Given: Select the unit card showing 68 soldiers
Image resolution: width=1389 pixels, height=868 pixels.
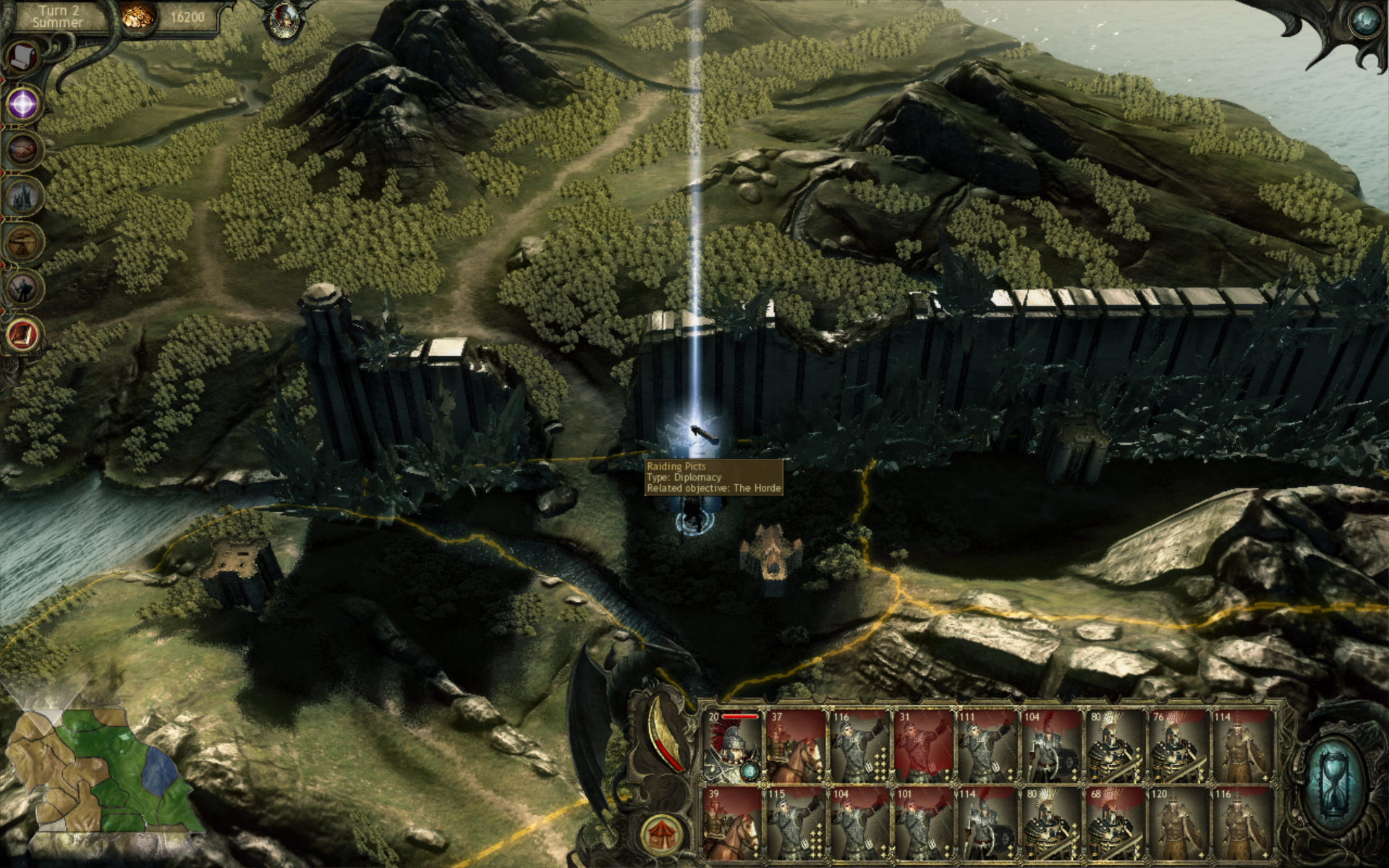Looking at the screenshot, I should click(x=1114, y=823).
